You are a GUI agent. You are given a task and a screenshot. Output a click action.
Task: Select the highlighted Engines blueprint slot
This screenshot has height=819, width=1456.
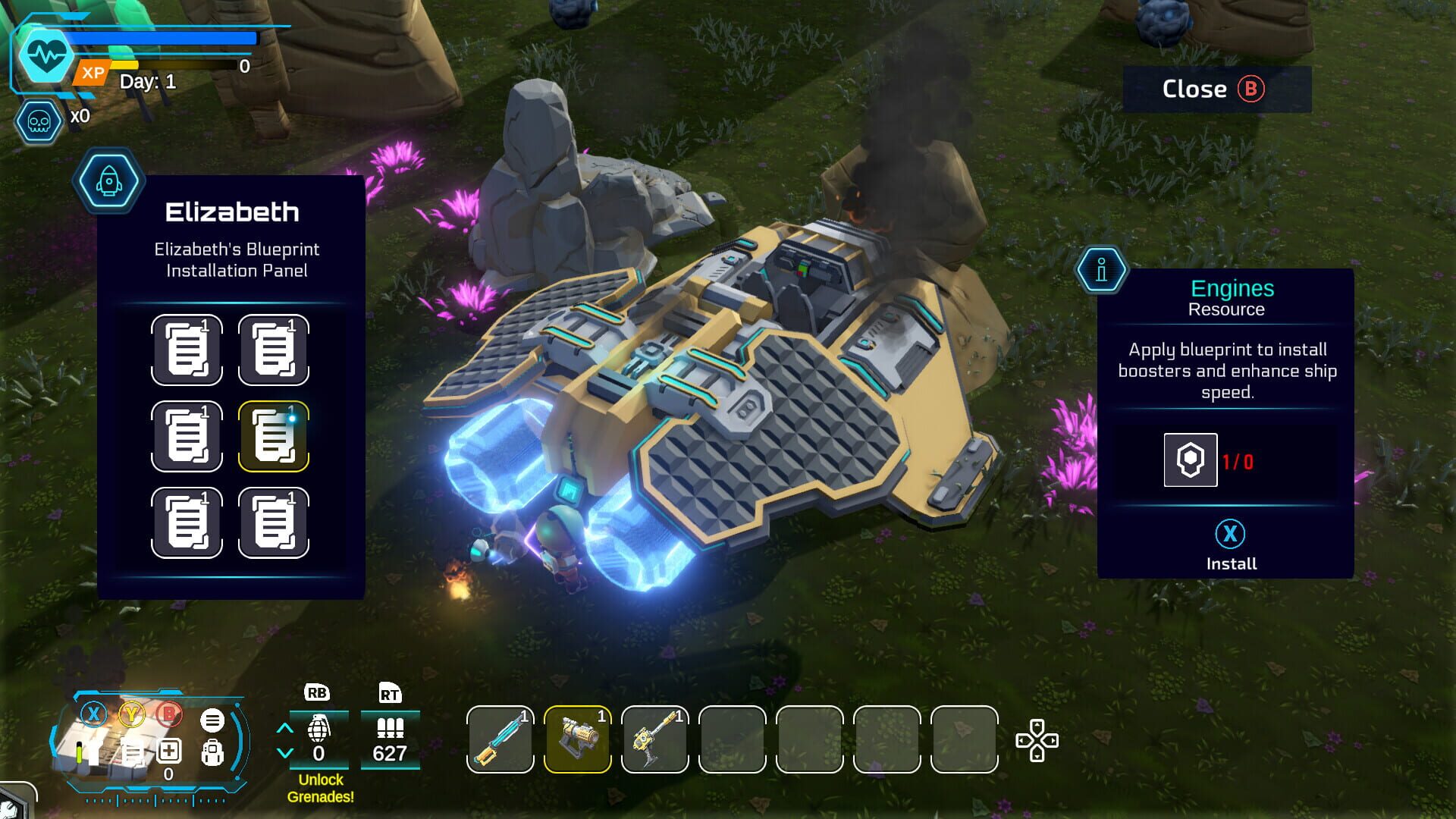tap(274, 436)
